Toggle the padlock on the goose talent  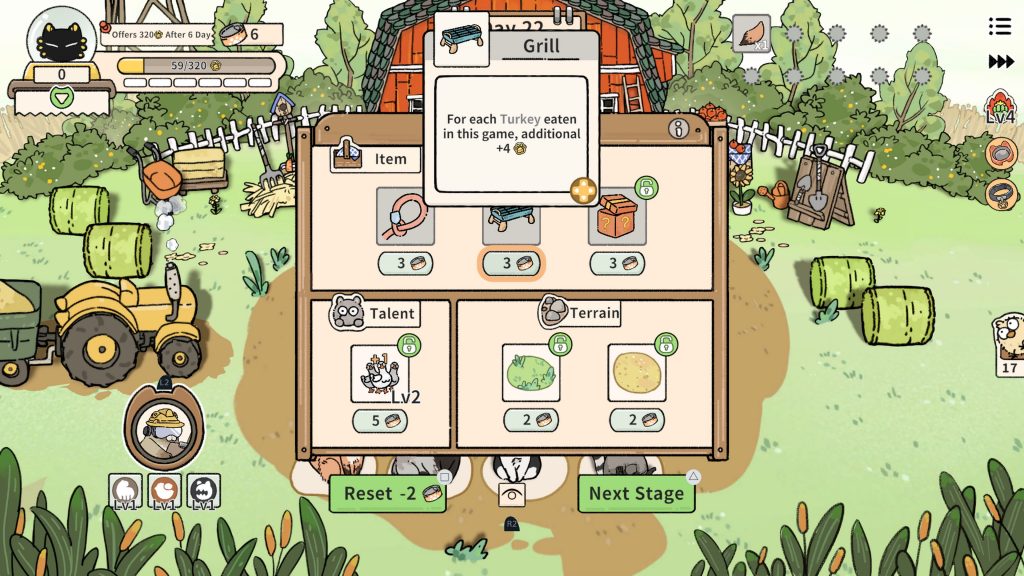408,345
